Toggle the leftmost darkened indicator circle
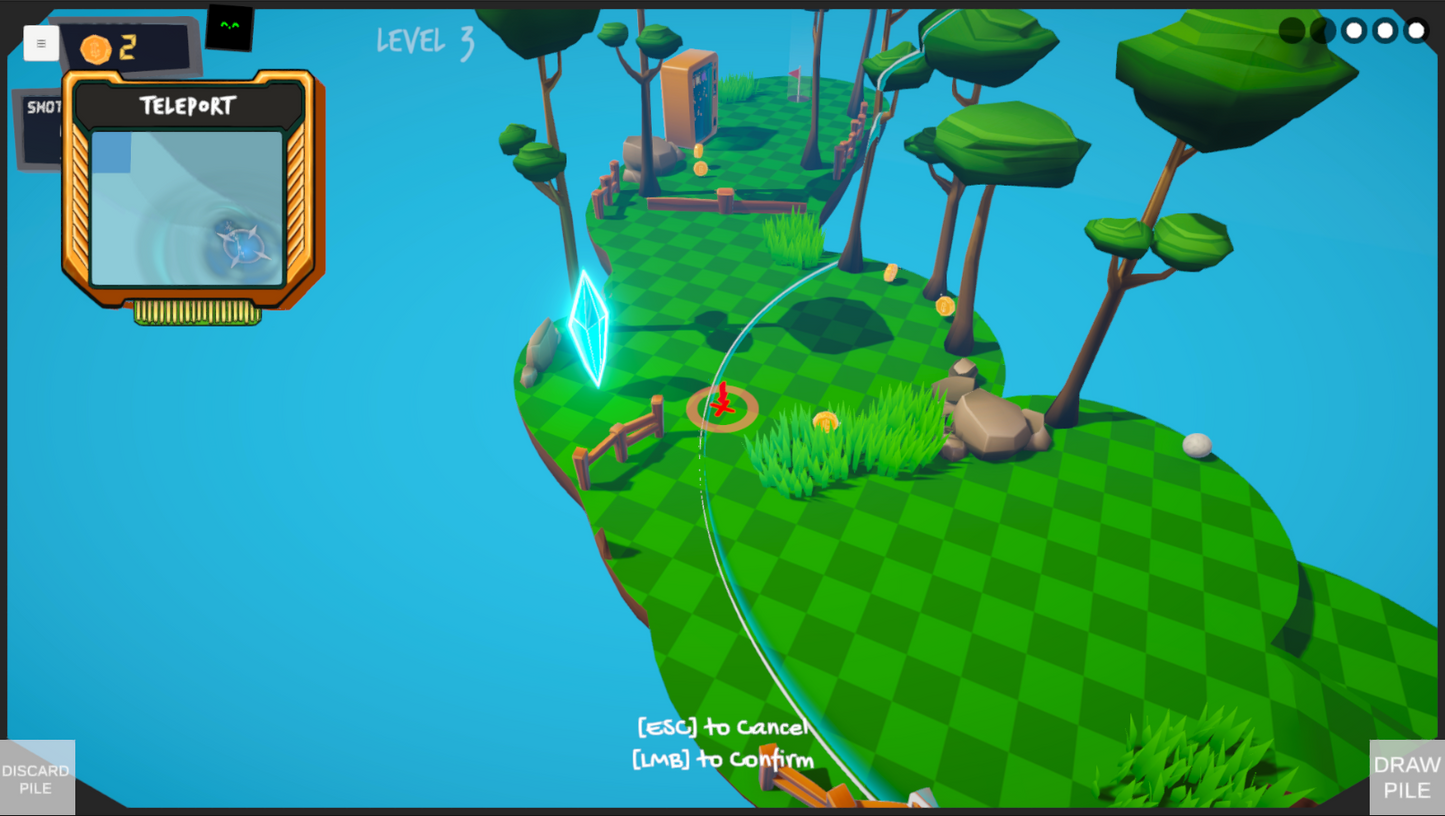Image resolution: width=1445 pixels, height=816 pixels. [1291, 30]
